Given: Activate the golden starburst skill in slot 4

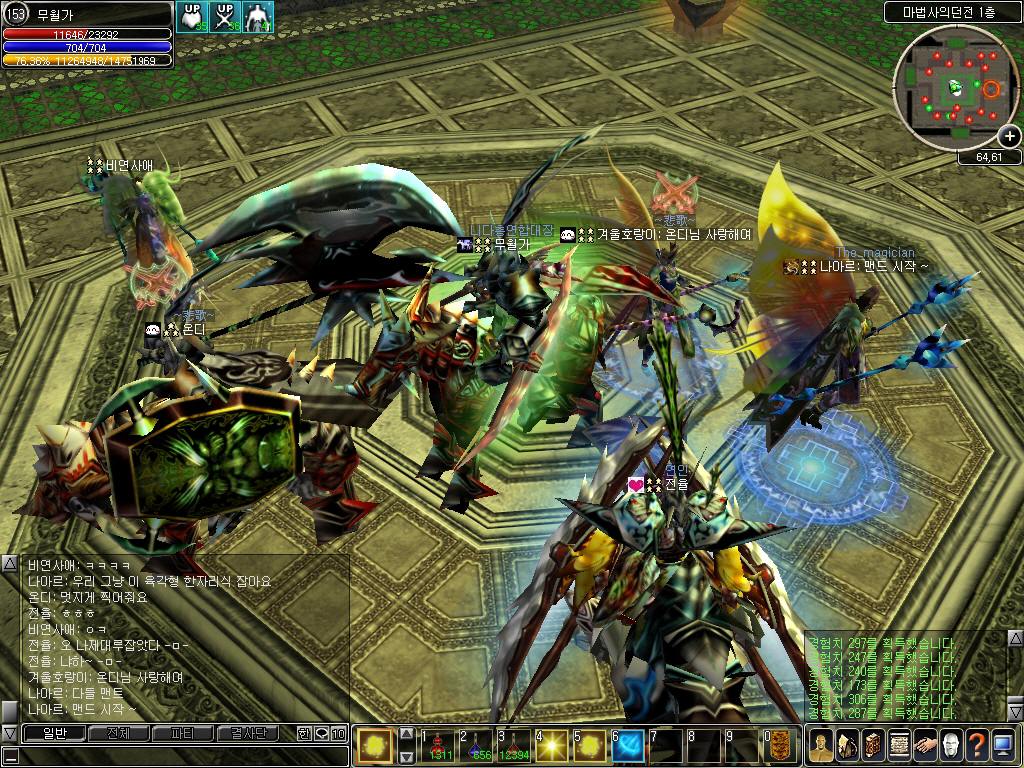Looking at the screenshot, I should (552, 746).
